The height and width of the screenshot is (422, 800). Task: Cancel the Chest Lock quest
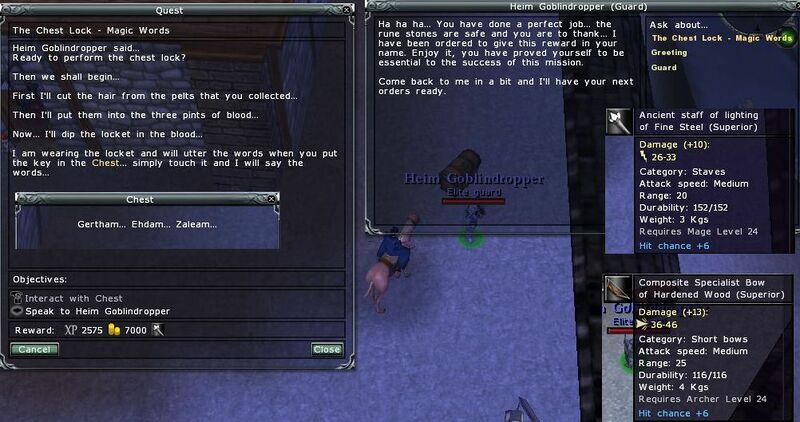34,349
